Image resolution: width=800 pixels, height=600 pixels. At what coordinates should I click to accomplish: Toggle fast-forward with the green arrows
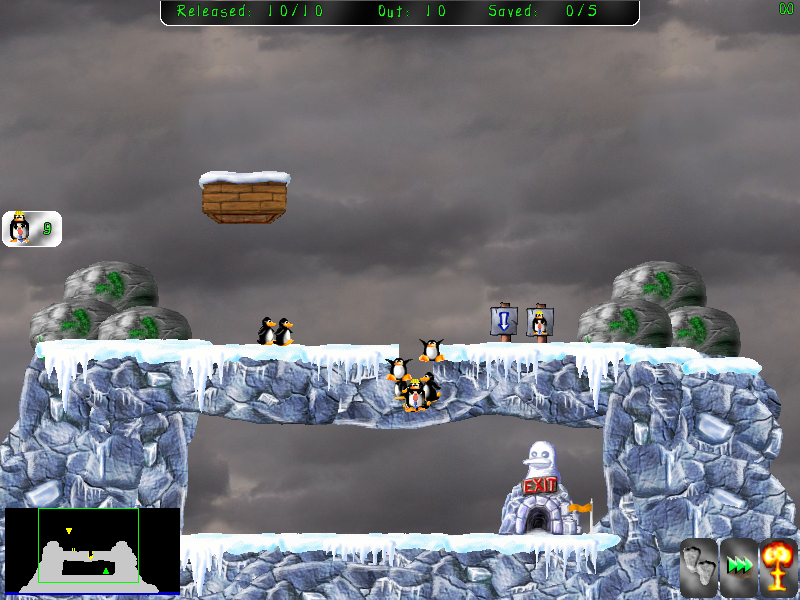coord(740,567)
